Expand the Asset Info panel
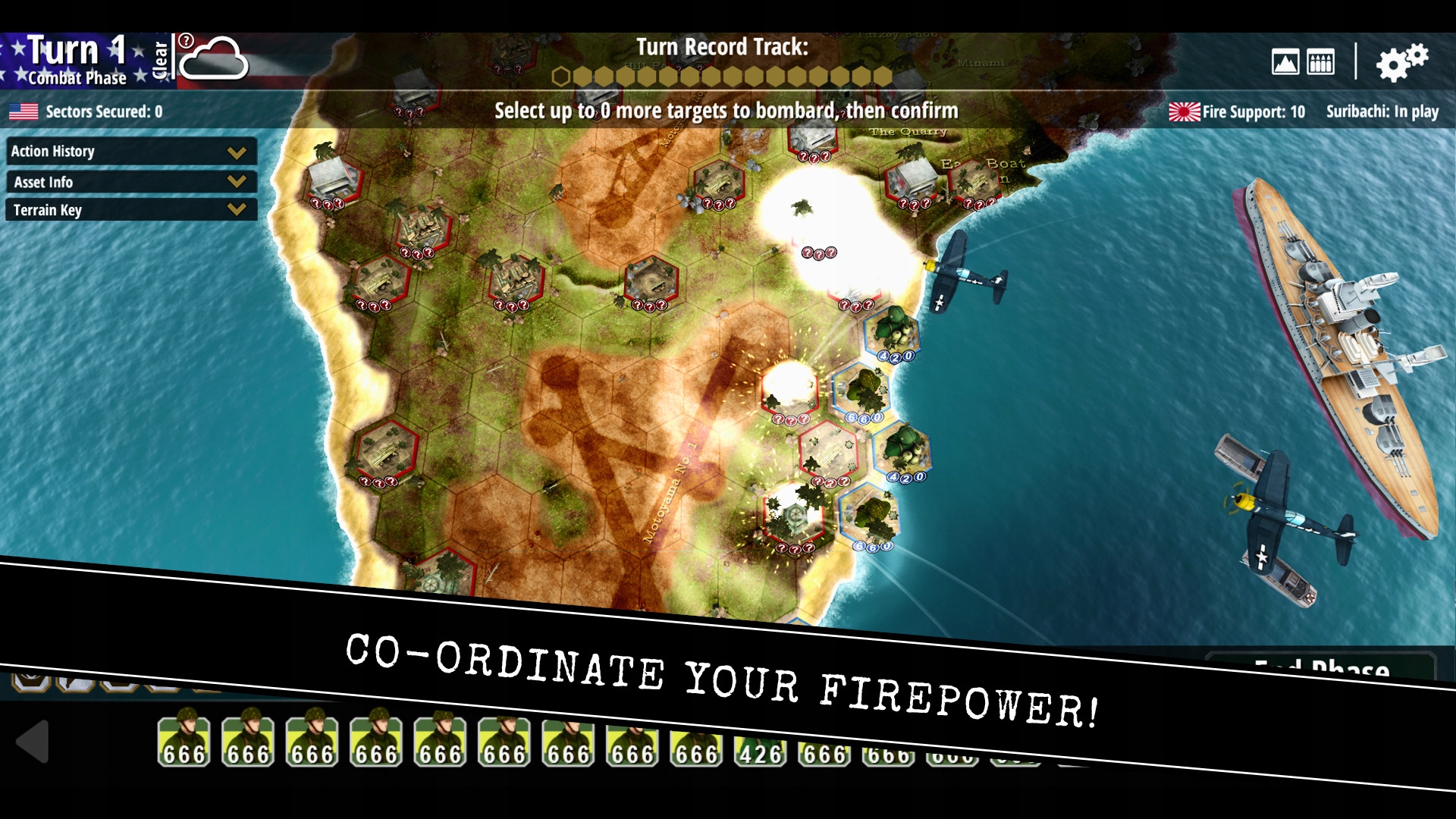1456x819 pixels. point(130,181)
